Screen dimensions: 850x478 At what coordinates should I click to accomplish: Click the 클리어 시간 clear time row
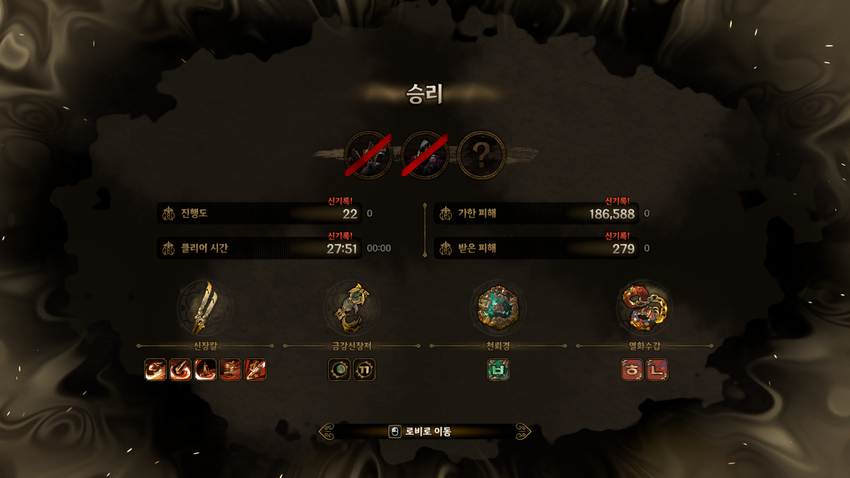260,248
